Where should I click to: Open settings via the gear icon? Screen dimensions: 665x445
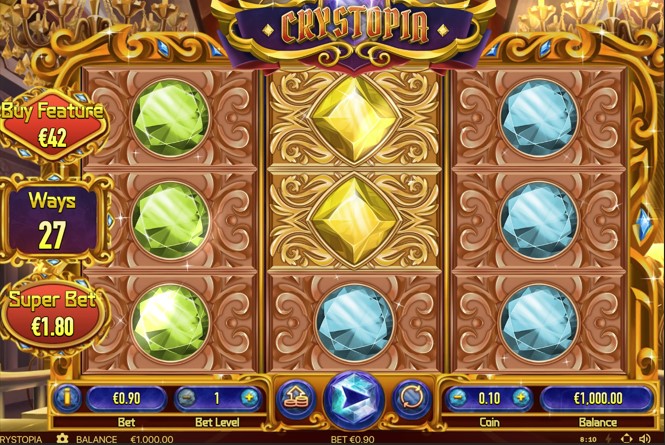(63, 439)
